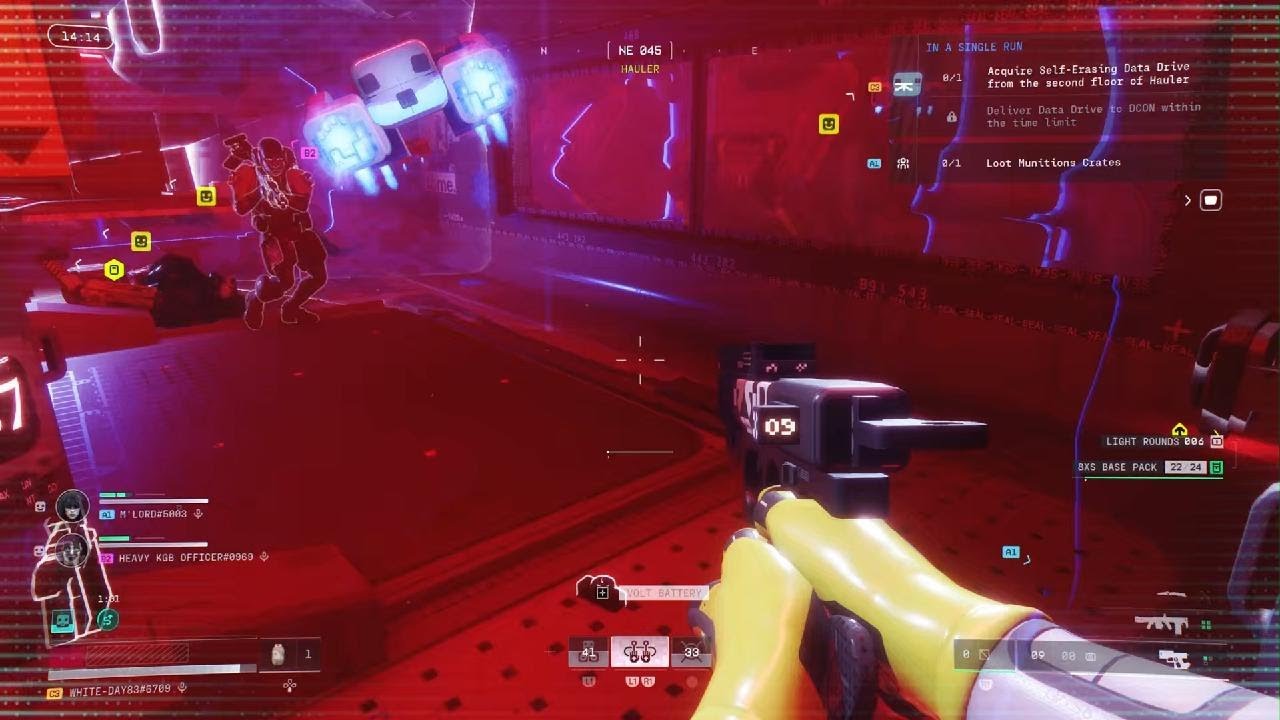Select HEAVY KGB OFFICER#0969 squad portrait
The image size is (1280, 720).
[x=72, y=550]
